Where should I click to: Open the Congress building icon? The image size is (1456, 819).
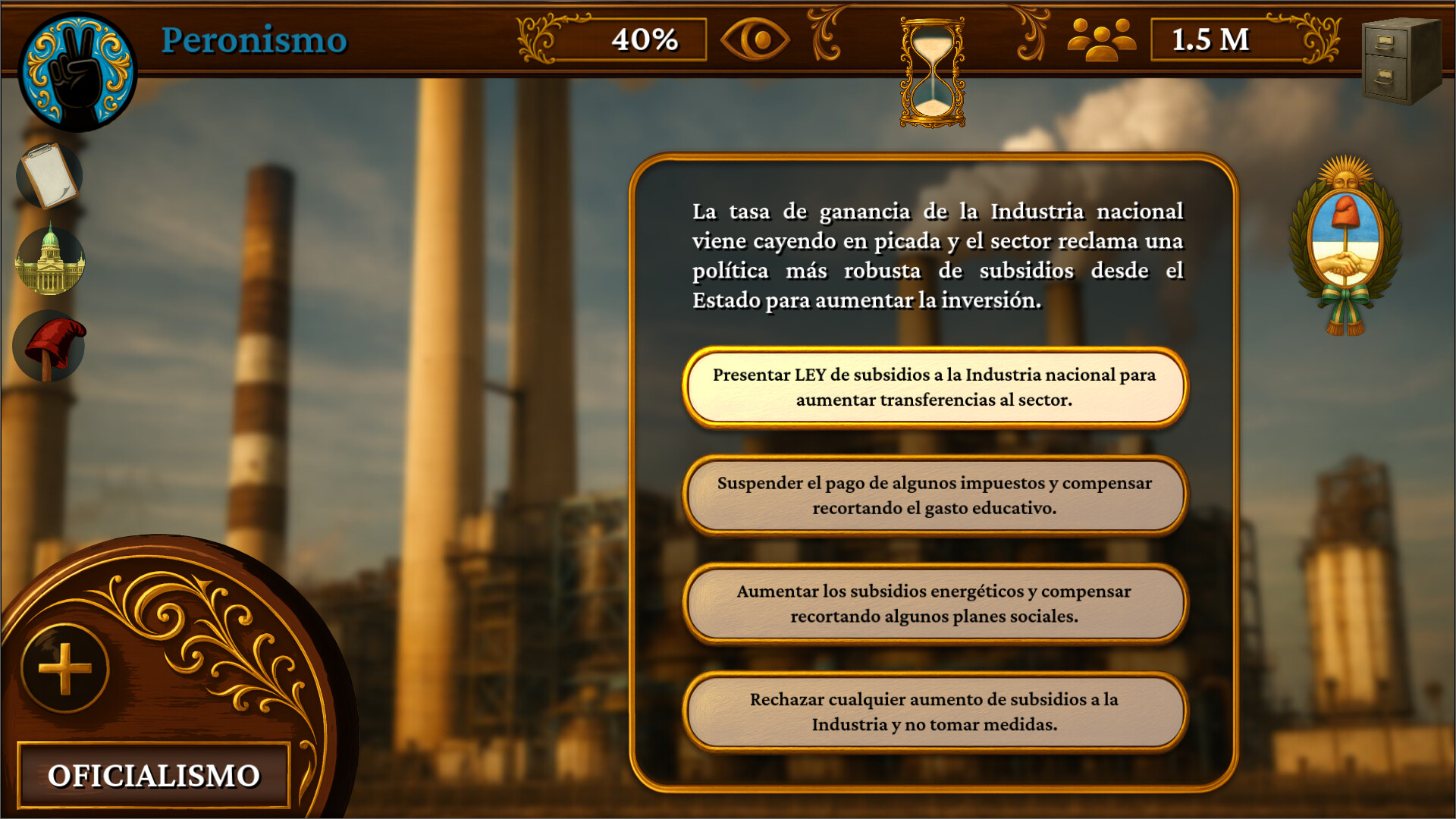[50, 260]
